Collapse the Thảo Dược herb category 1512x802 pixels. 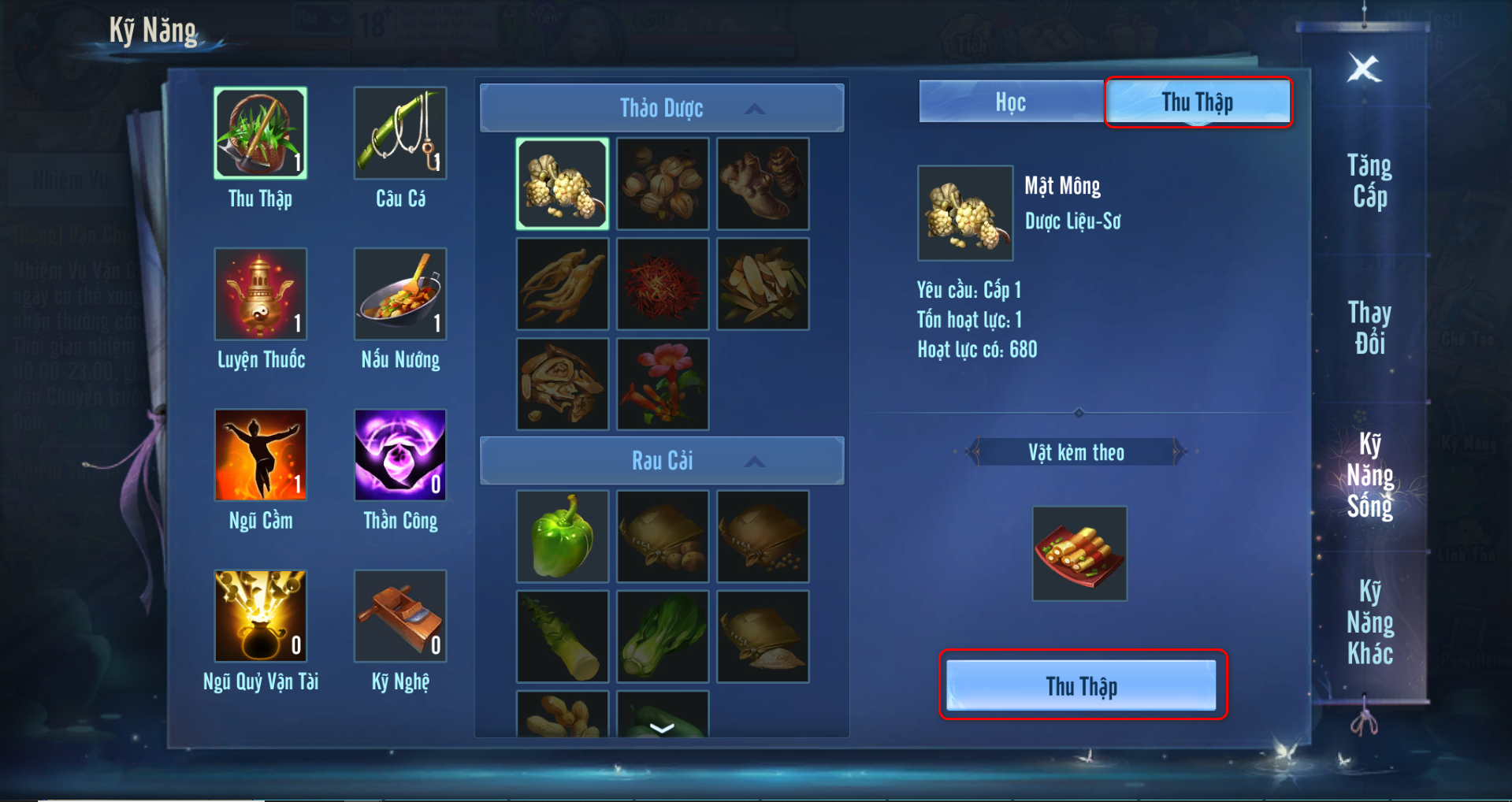754,109
